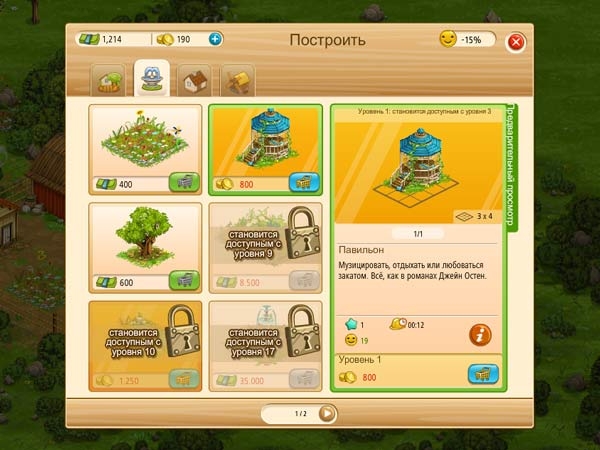600x450 pixels.
Task: Go to the next page of items
Action: (326, 413)
